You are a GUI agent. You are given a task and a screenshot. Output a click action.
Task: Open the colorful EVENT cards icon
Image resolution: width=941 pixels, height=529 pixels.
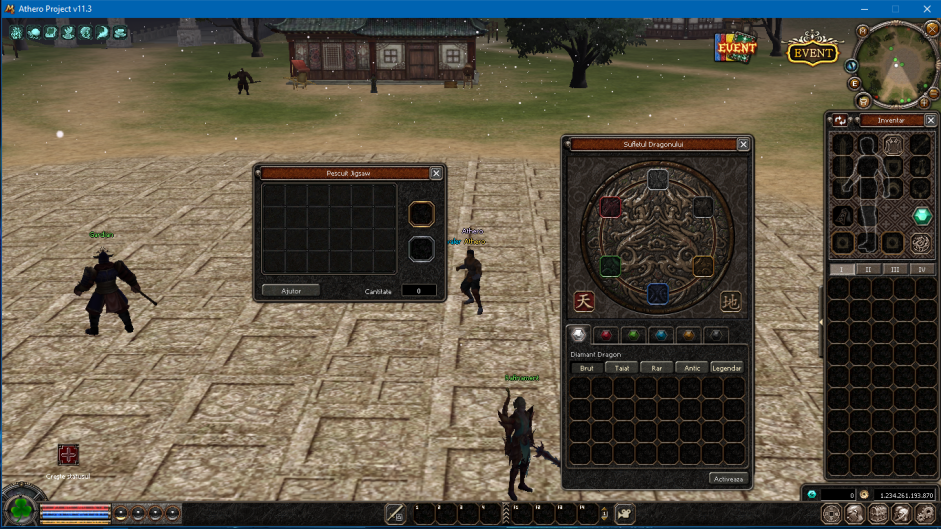(735, 47)
